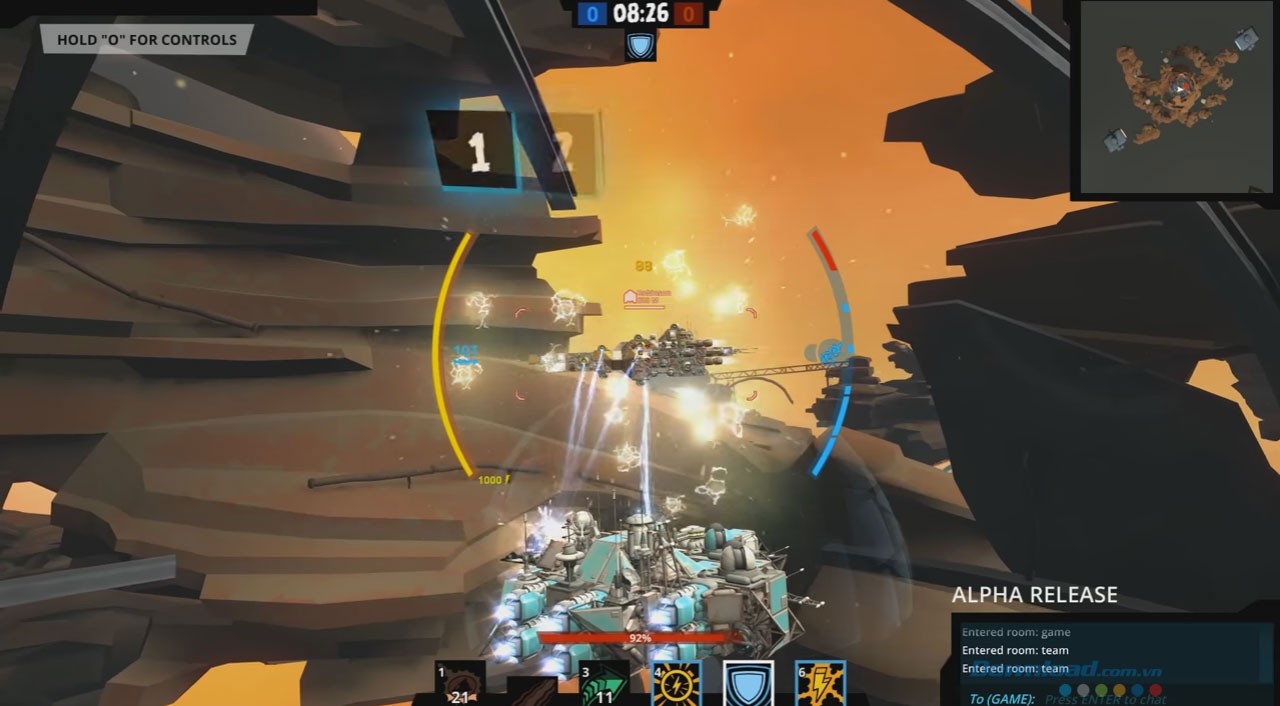Select the gear ability in slot 1
The width and height of the screenshot is (1280, 706).
460,684
